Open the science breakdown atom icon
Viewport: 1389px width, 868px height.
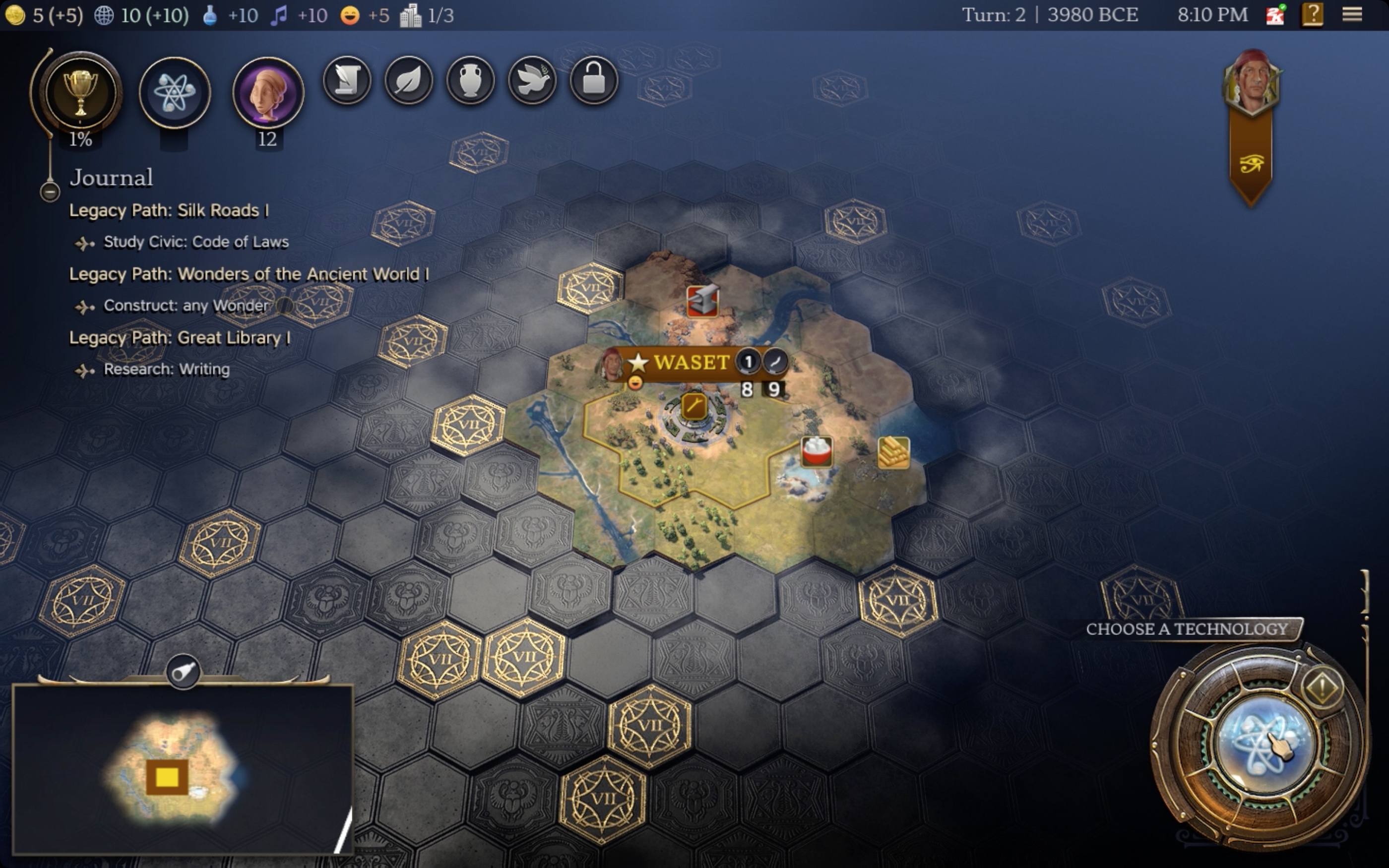click(175, 92)
